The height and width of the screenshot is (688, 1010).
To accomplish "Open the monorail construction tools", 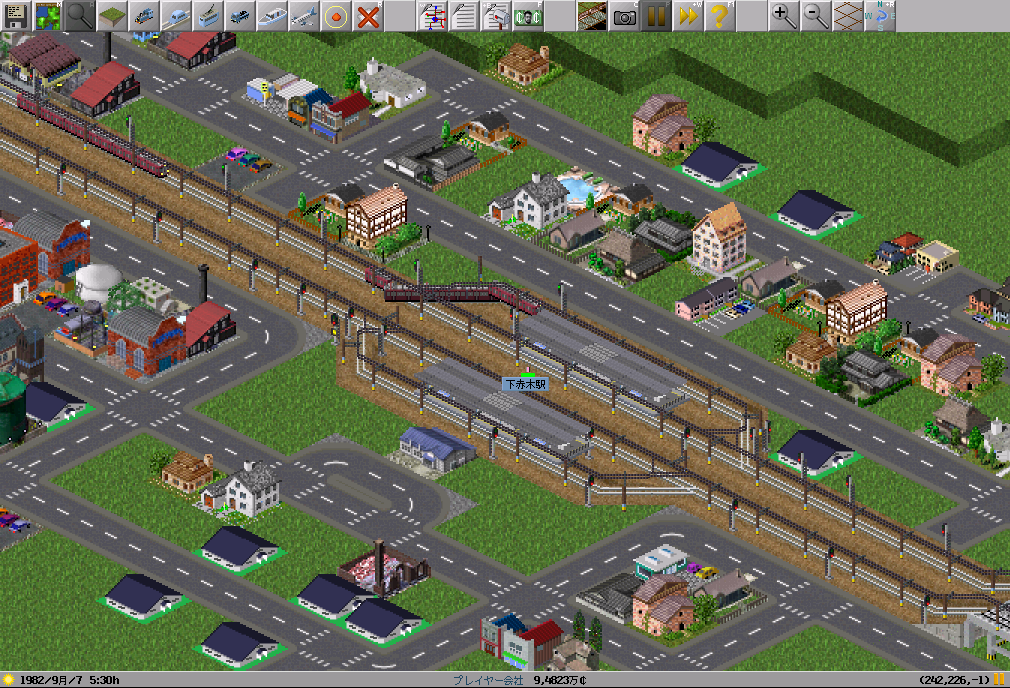I will click(x=176, y=15).
